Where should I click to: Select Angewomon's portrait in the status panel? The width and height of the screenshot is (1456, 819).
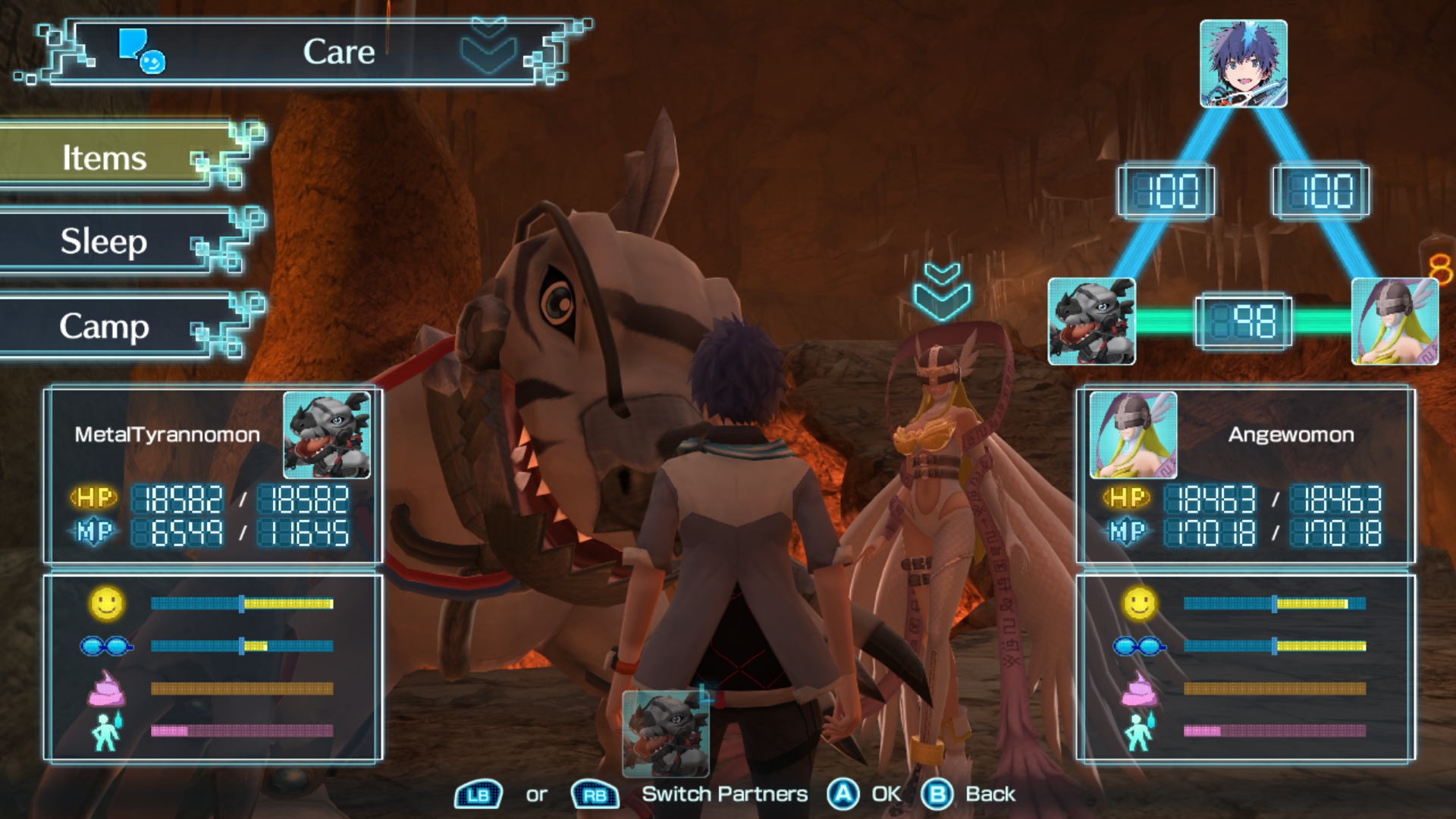click(1133, 435)
